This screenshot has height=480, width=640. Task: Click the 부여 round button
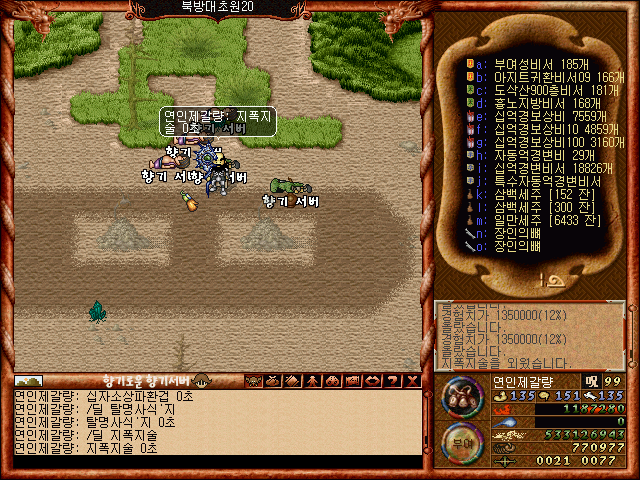461,440
